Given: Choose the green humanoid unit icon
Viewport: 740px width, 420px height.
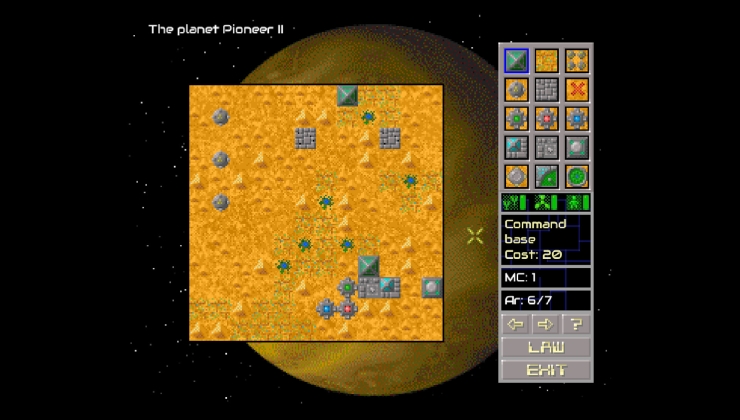Looking at the screenshot, I should (x=577, y=203).
